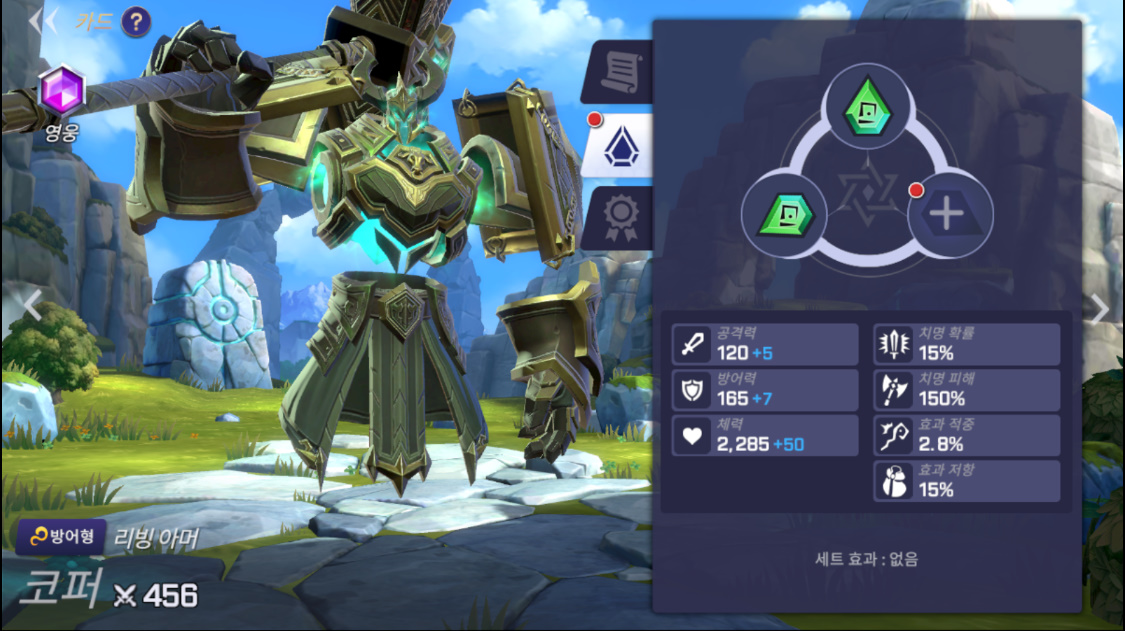Select the top green gem slot

pyautogui.click(x=867, y=108)
